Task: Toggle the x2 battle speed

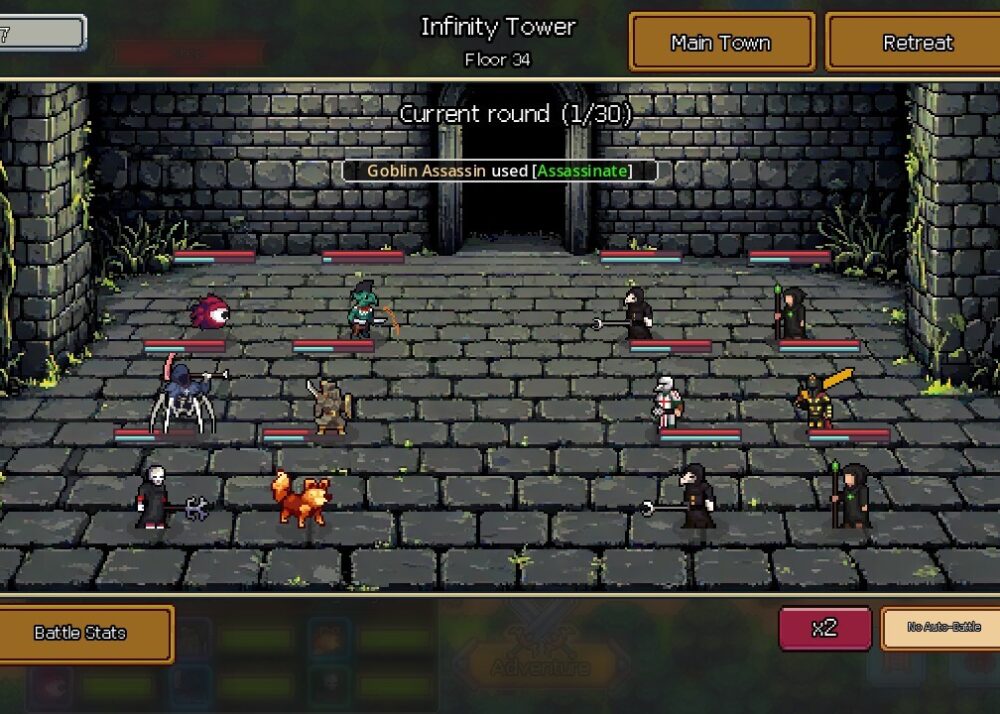Action: (x=824, y=628)
